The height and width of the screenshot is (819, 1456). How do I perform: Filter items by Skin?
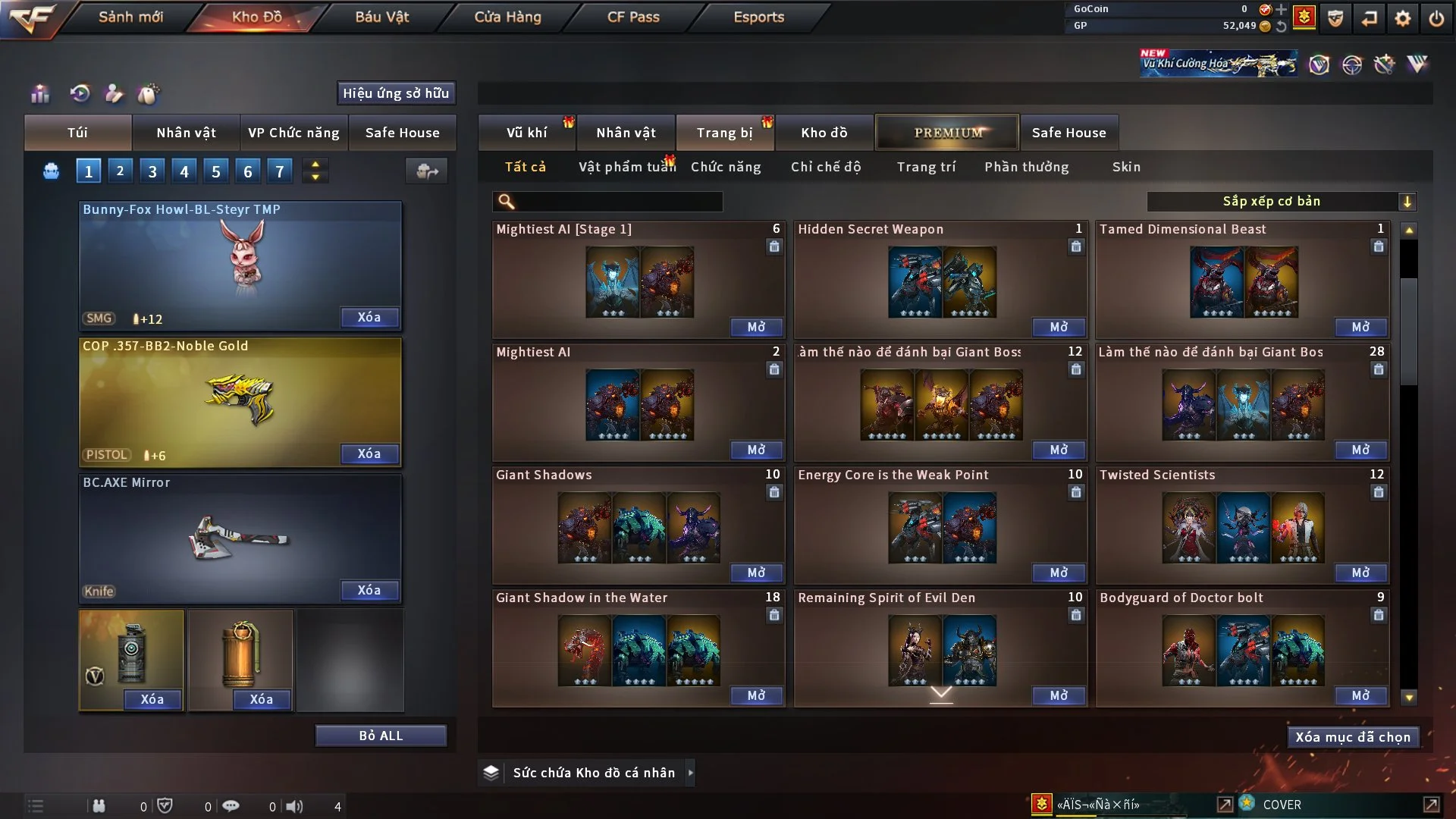tap(1126, 167)
